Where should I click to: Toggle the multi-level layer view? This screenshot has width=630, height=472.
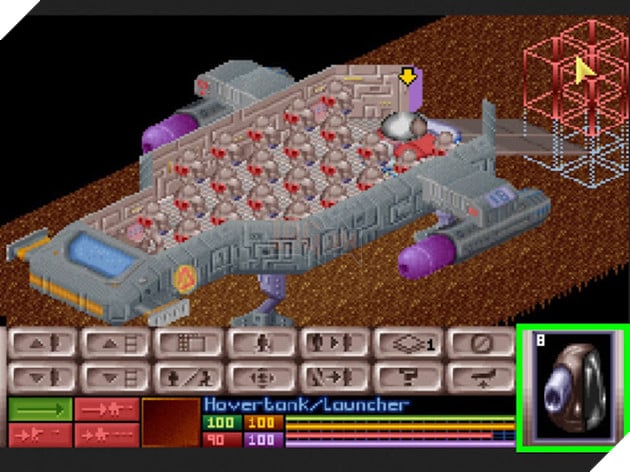[406, 343]
